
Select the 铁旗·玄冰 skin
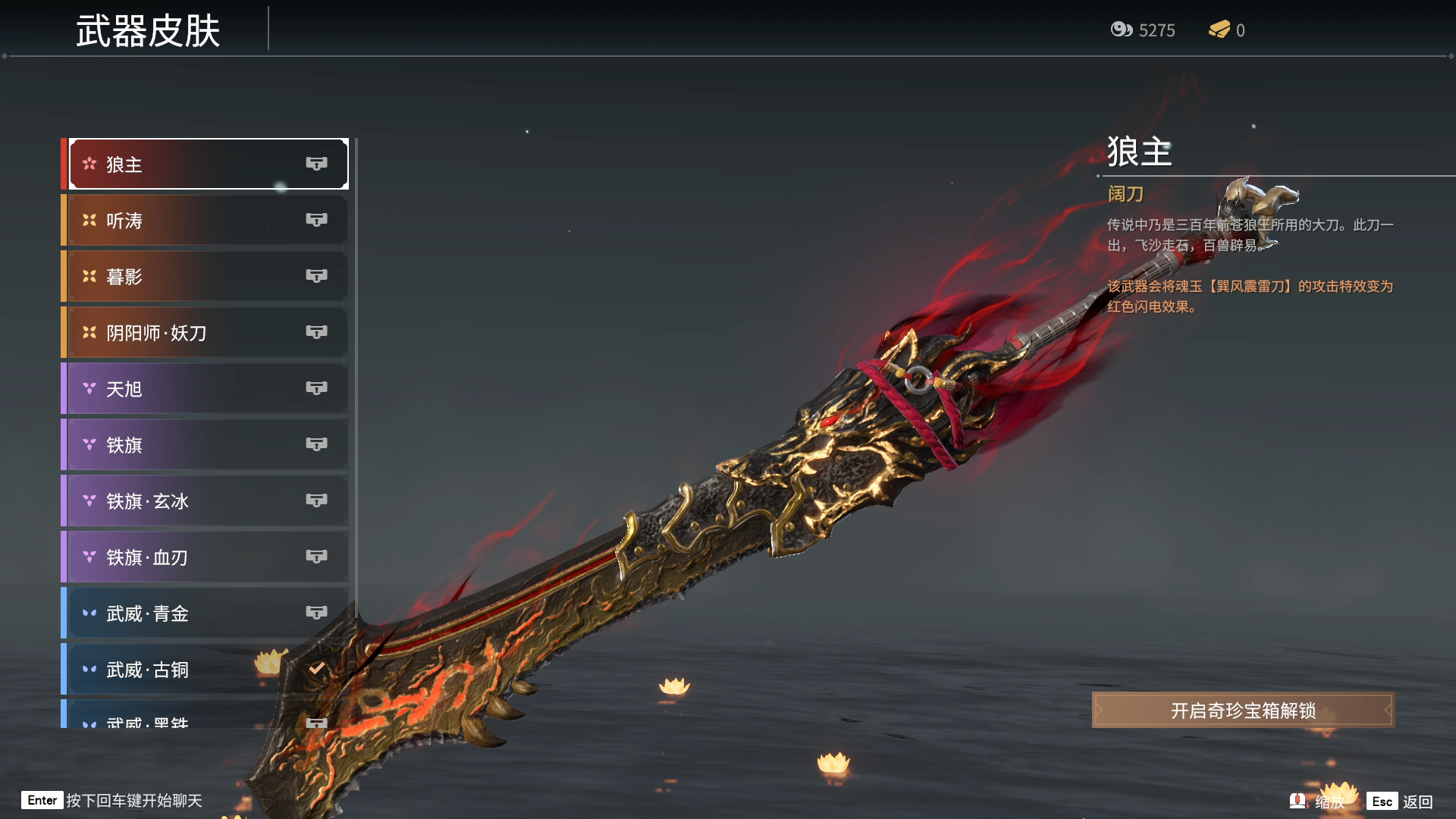coord(206,500)
